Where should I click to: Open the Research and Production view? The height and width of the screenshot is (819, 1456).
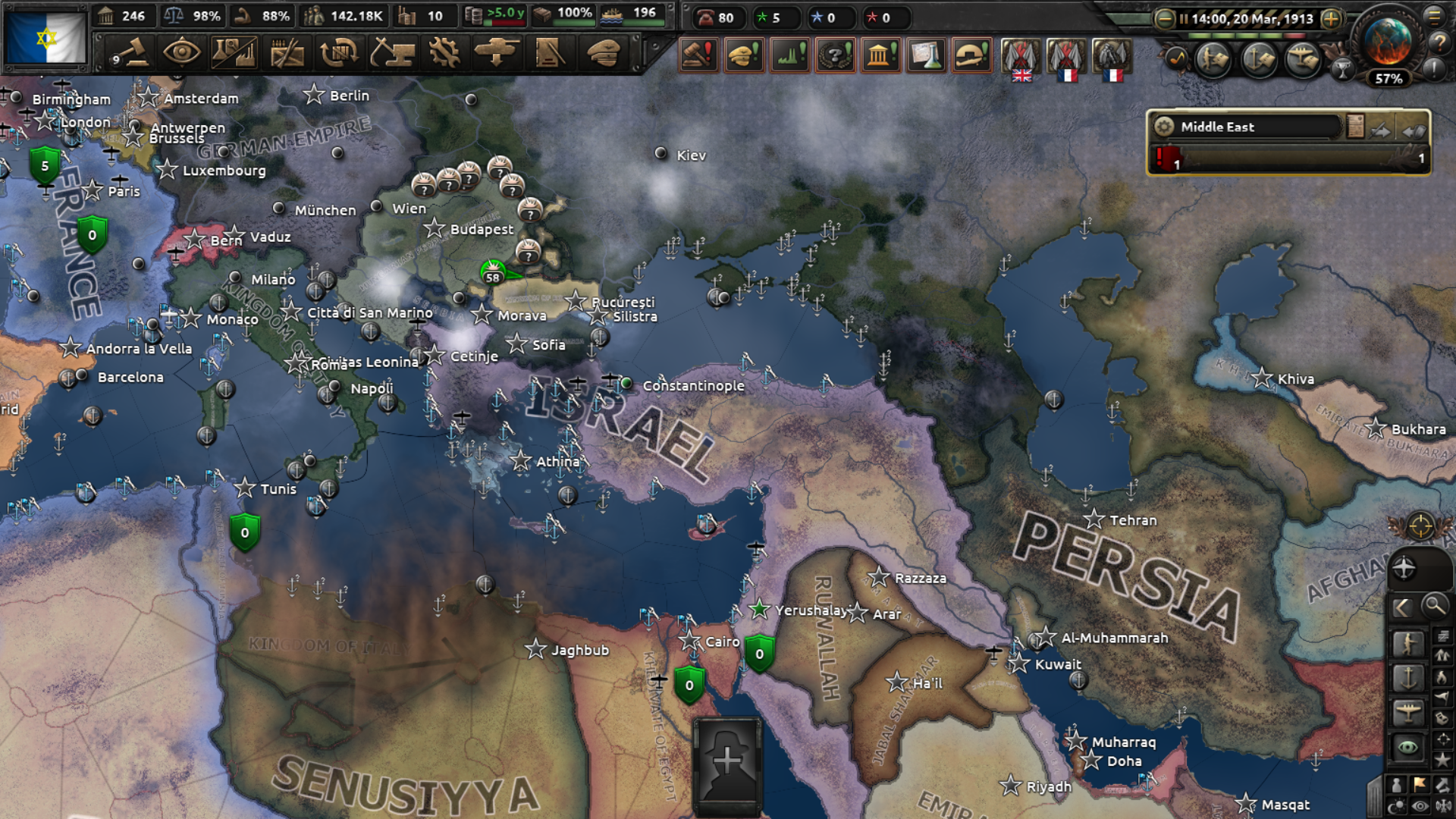click(234, 53)
